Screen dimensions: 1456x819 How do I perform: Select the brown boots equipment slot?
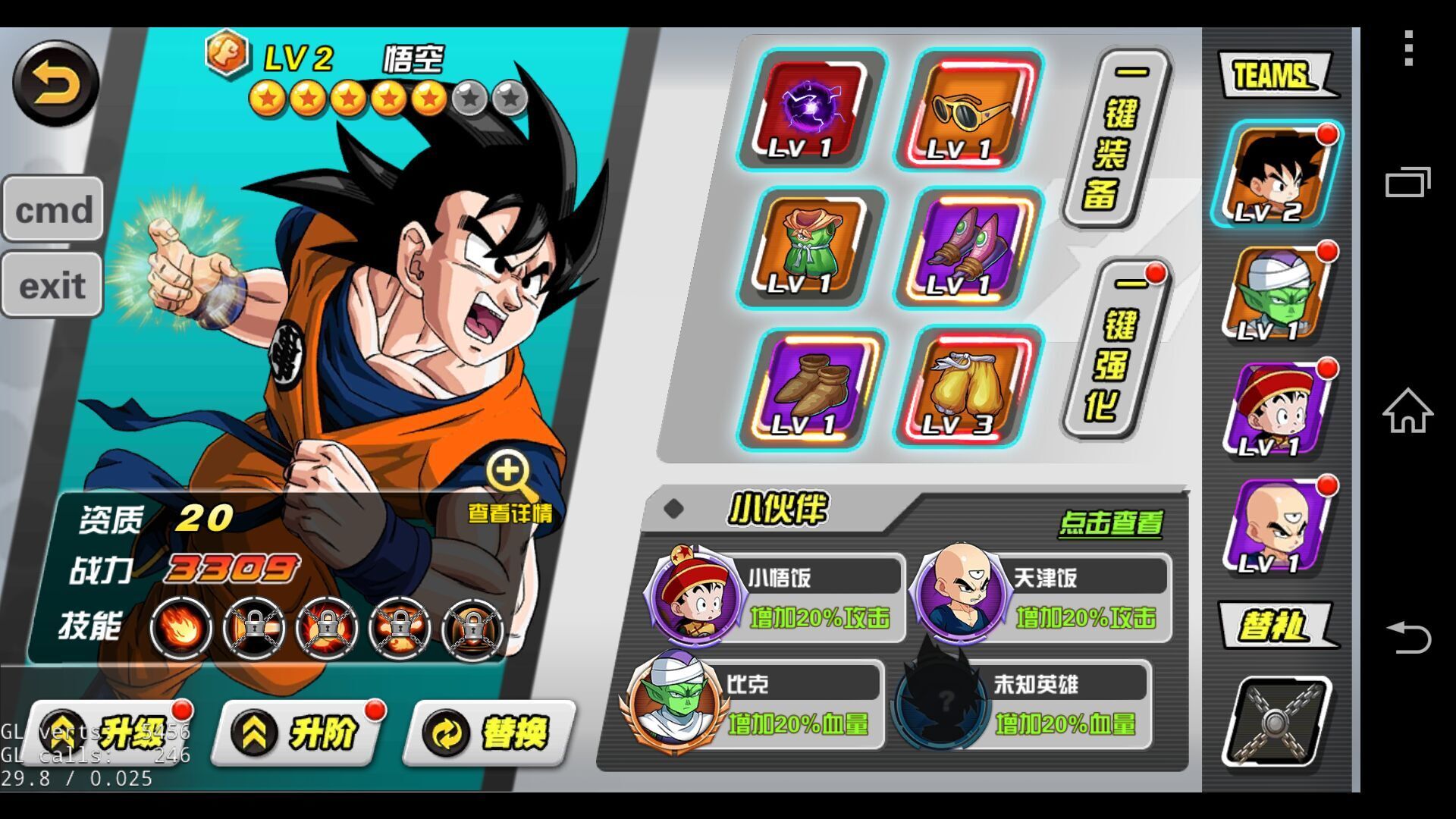811,388
